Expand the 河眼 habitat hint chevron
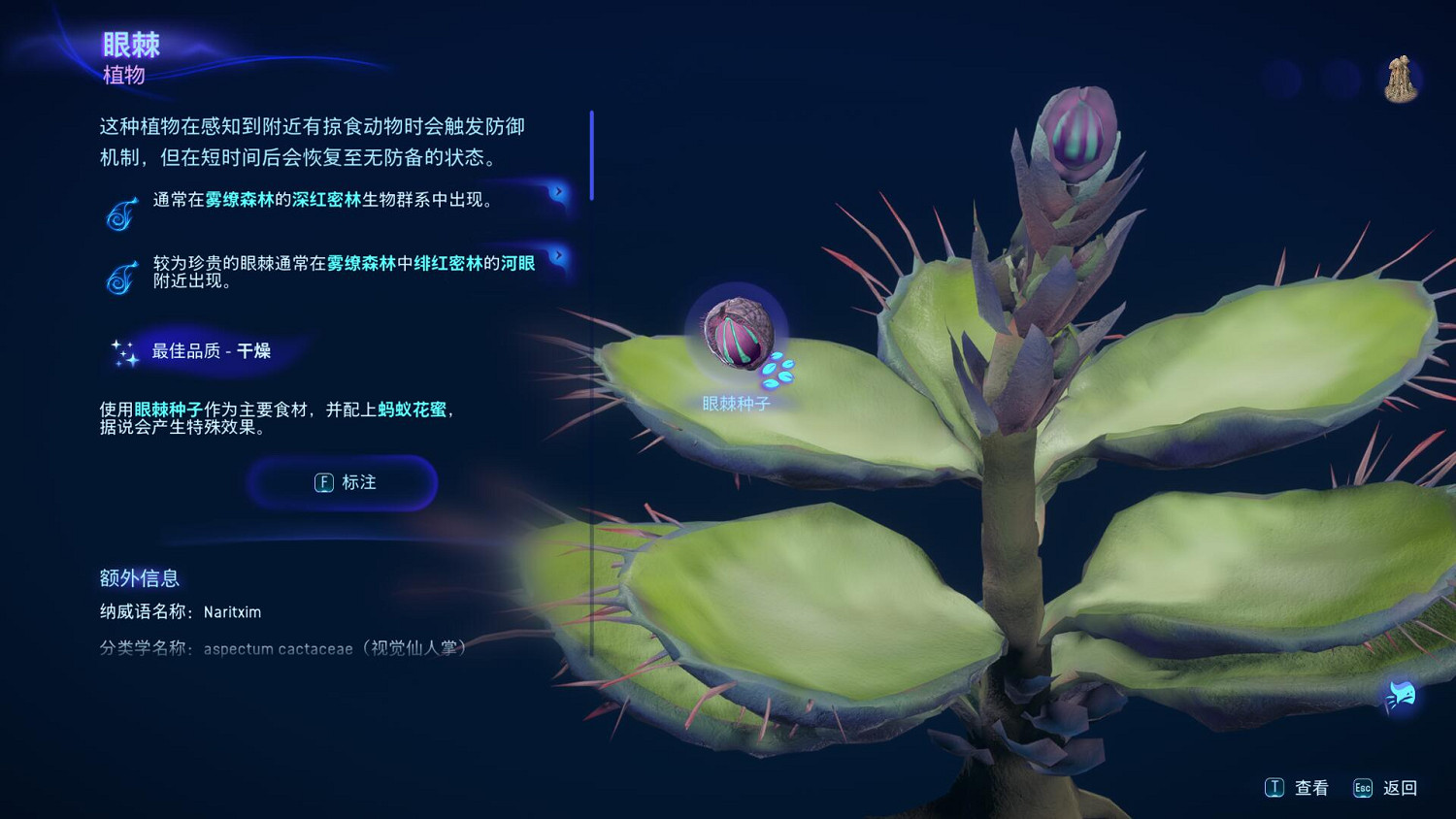Screen dimensions: 1456x819 557,257
